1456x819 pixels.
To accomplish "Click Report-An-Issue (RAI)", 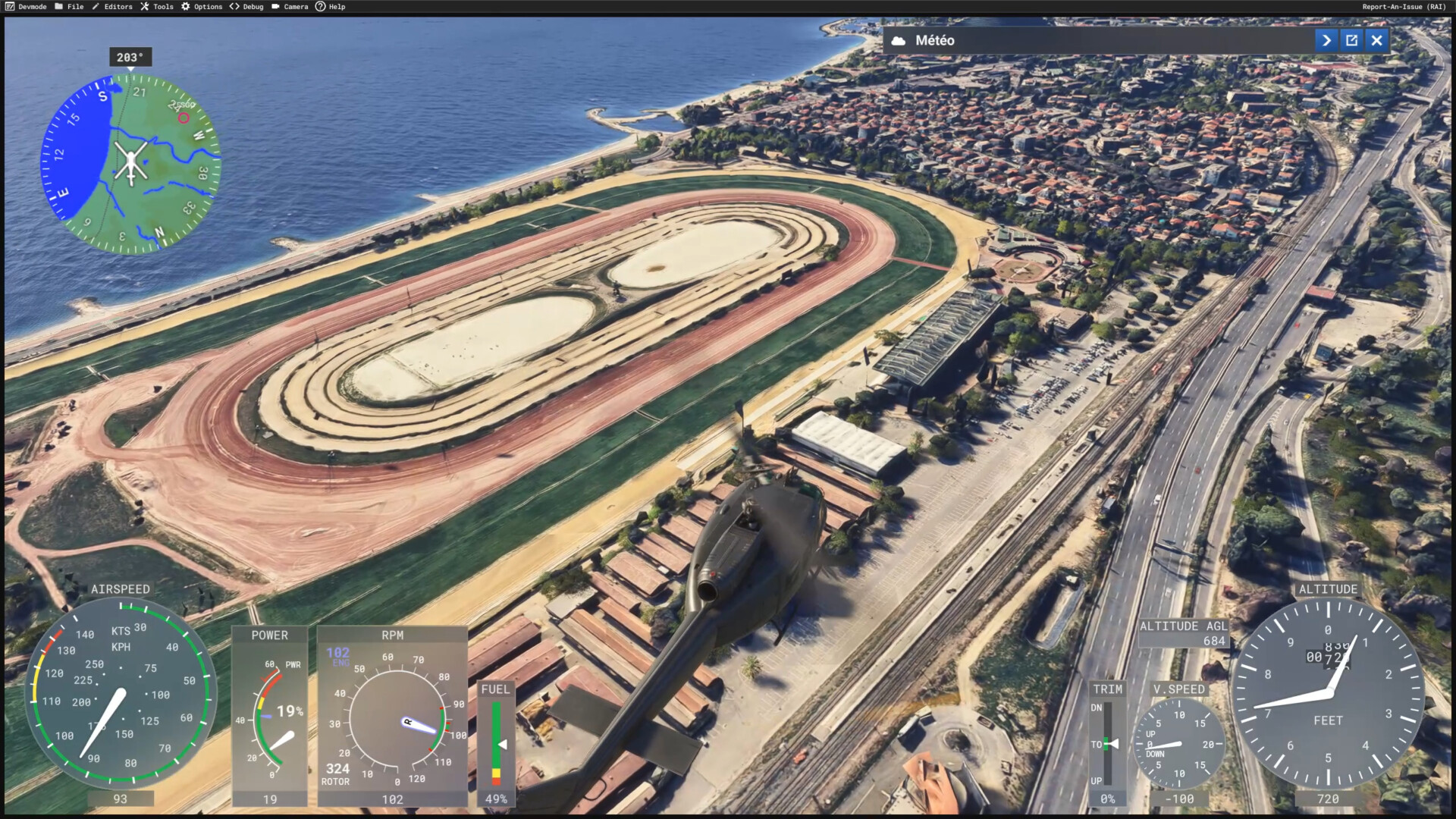I will pos(1404,7).
